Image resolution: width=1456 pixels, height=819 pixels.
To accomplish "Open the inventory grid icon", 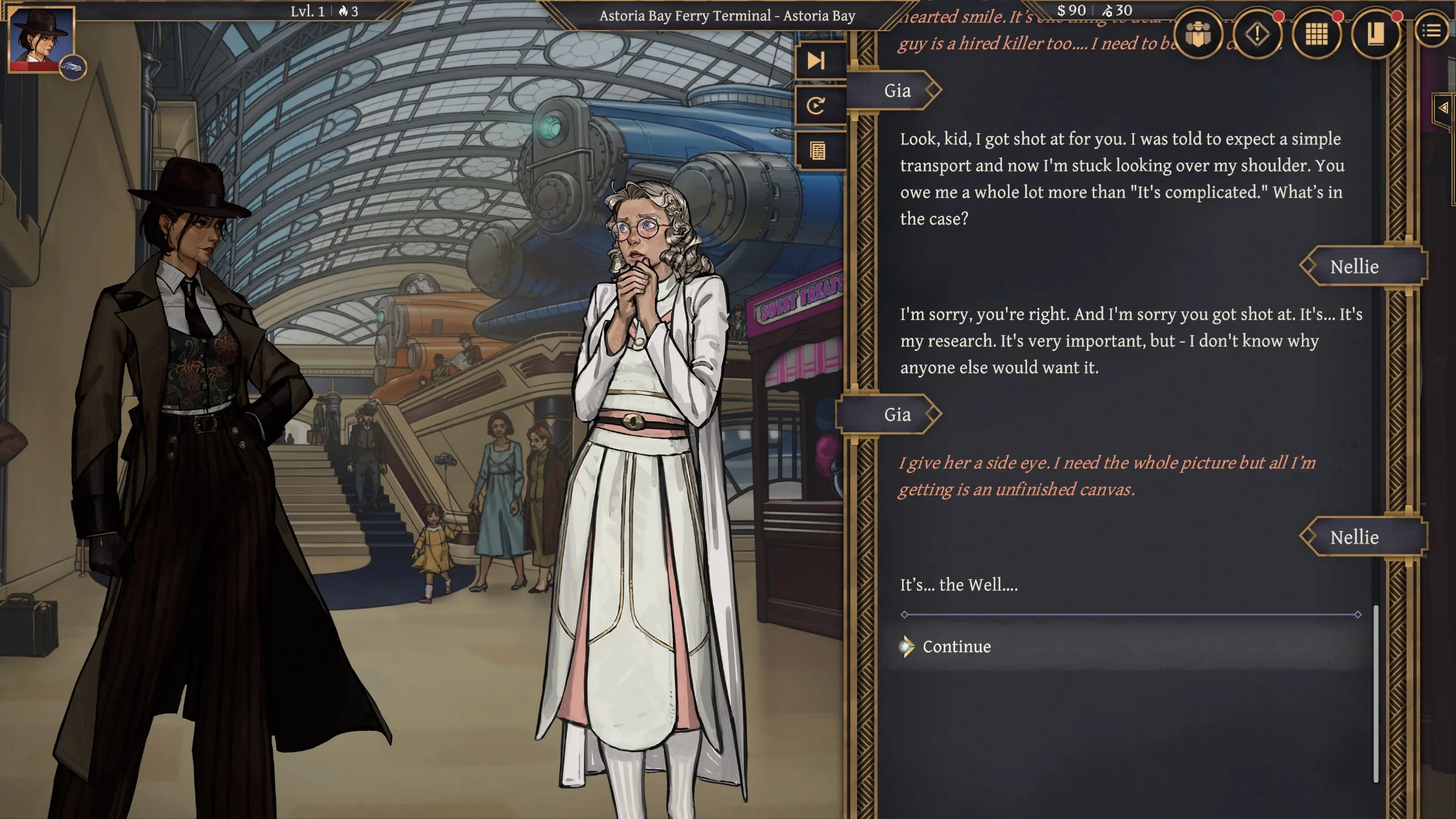I will click(x=1316, y=34).
